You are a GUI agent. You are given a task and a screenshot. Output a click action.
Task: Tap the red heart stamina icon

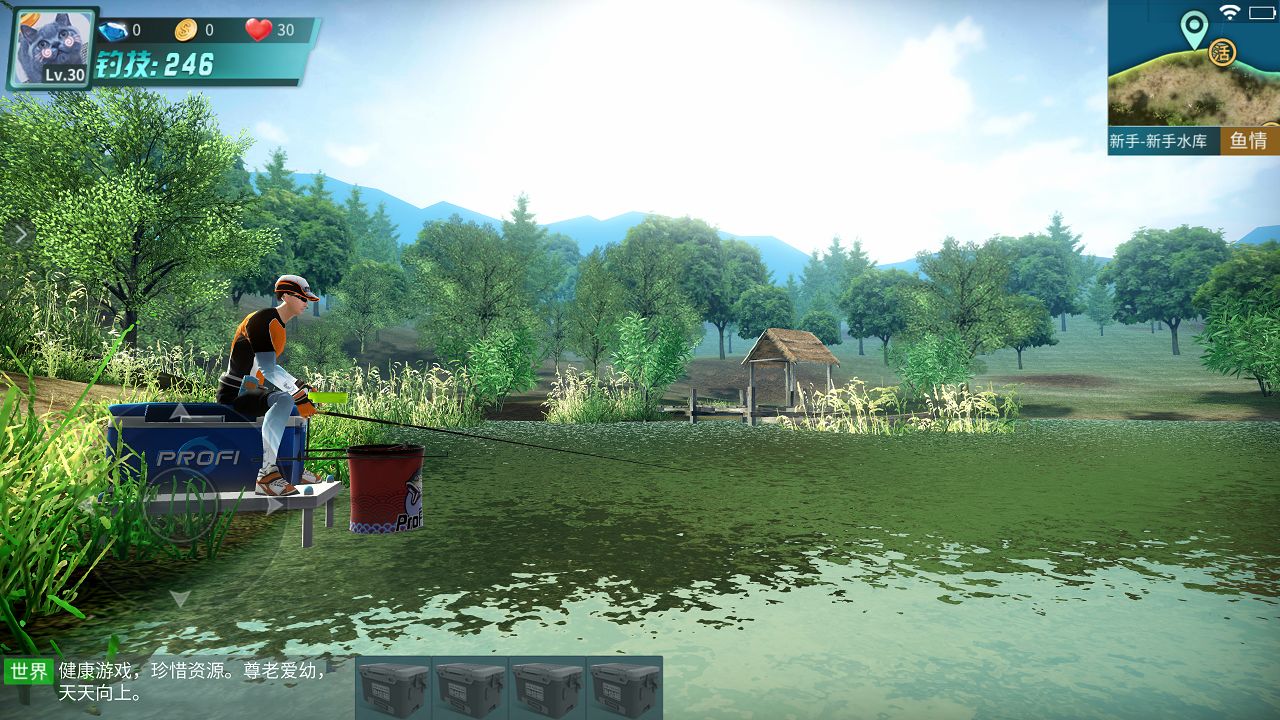click(259, 30)
